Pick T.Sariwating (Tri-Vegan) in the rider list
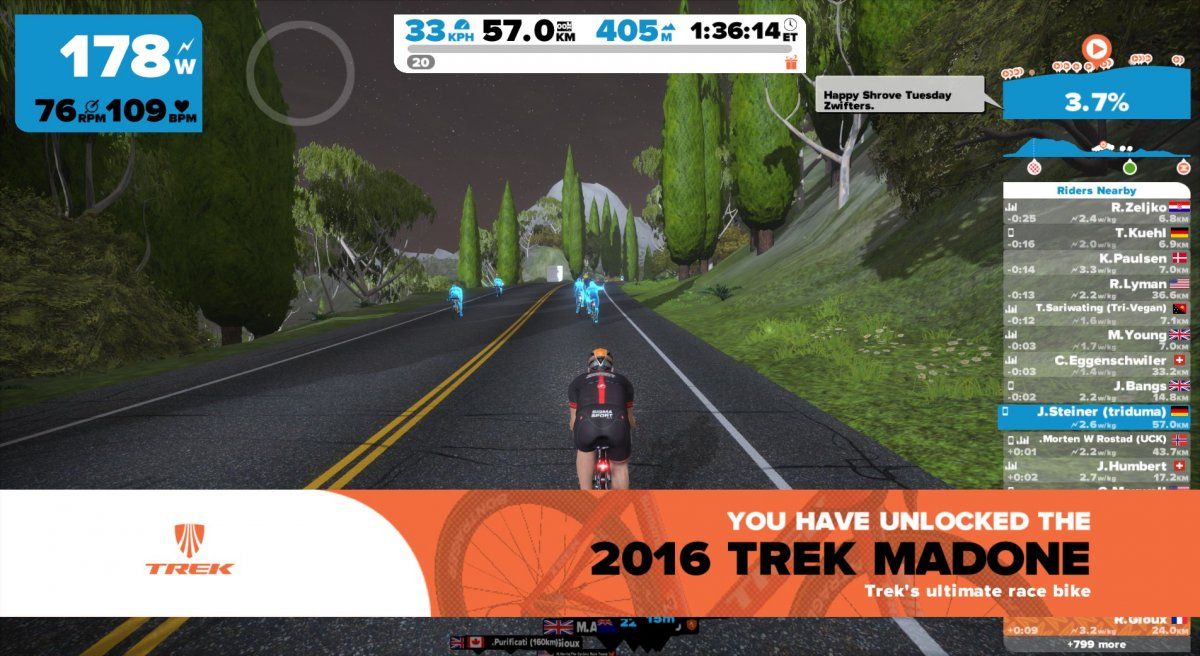 [x=1096, y=314]
